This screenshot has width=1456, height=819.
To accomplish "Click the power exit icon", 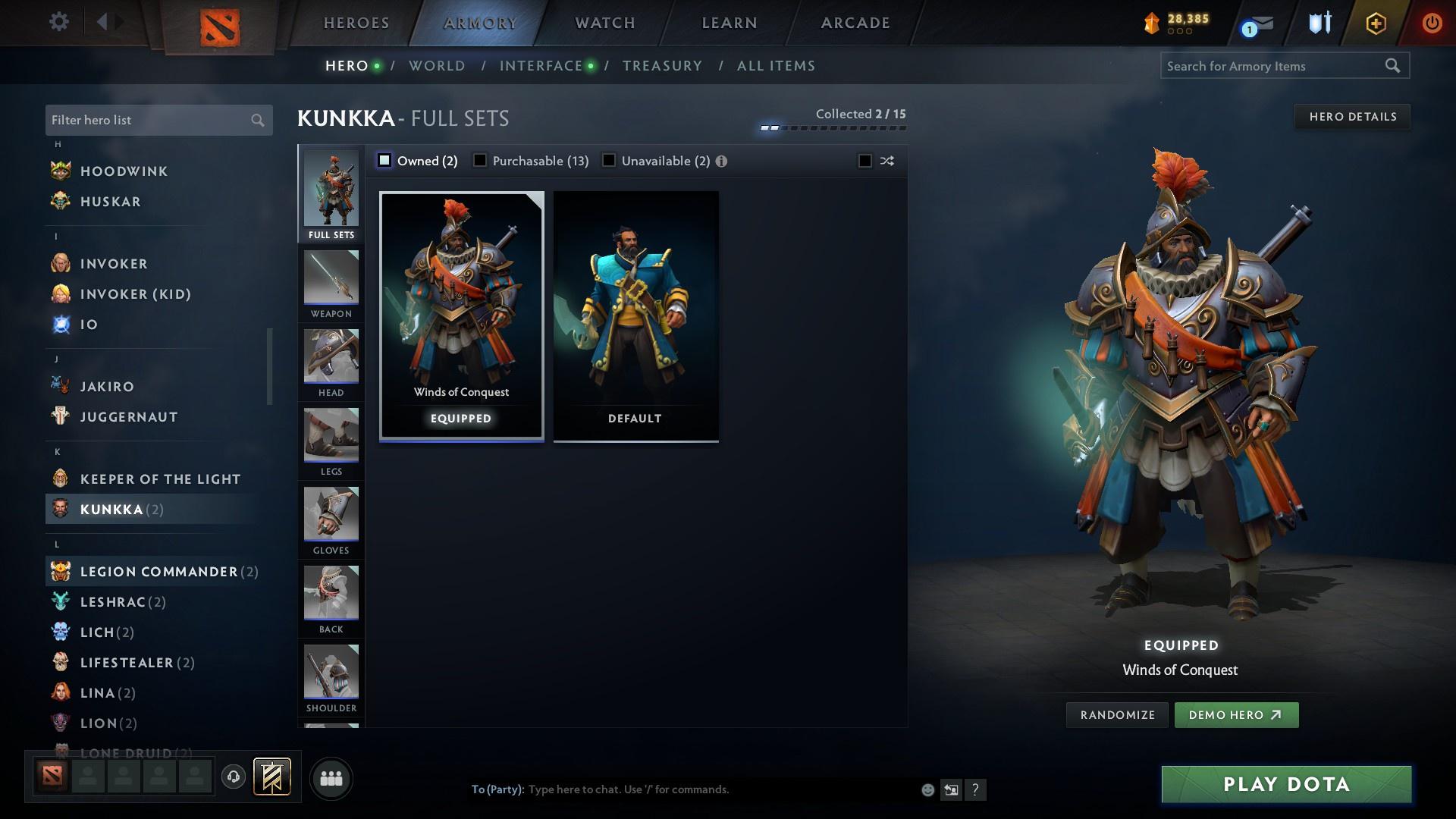I will [1432, 23].
